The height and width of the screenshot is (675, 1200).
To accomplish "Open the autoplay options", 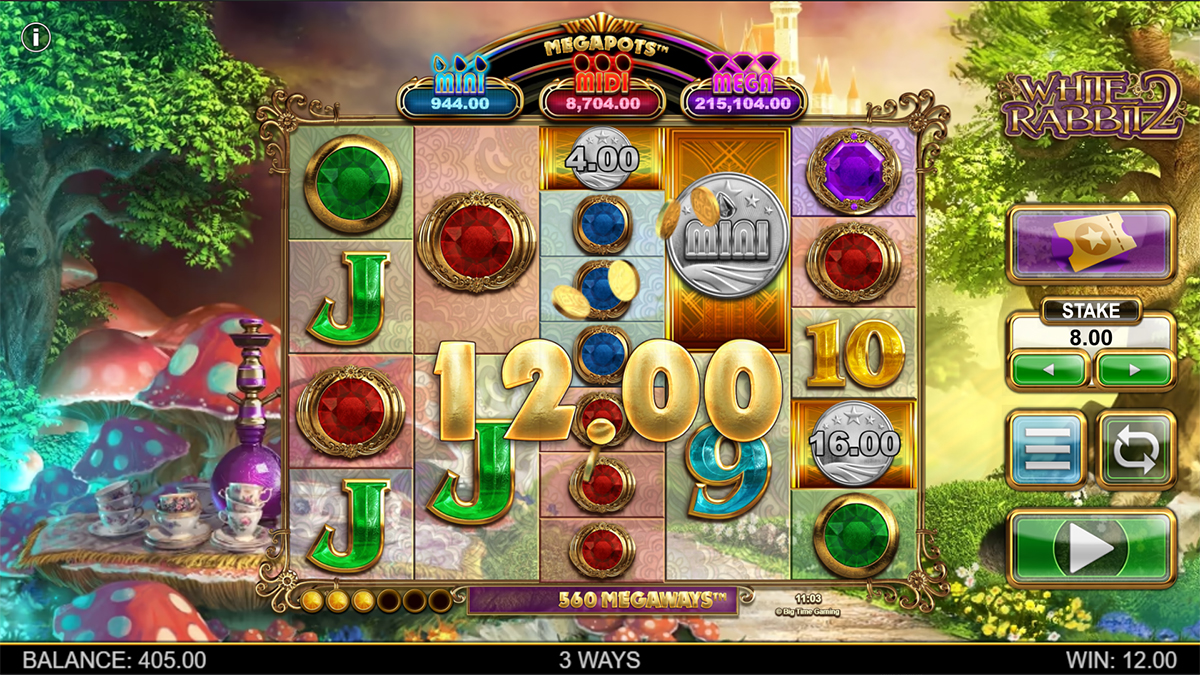I will (1137, 450).
